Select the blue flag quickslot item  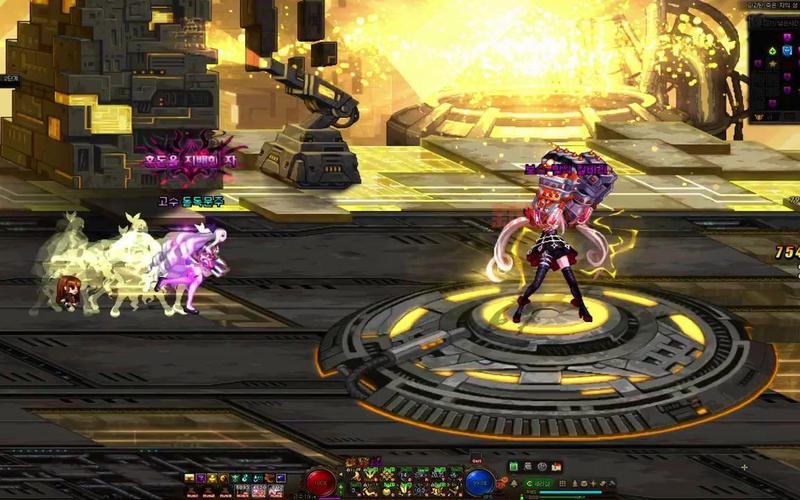pyautogui.click(x=280, y=478)
